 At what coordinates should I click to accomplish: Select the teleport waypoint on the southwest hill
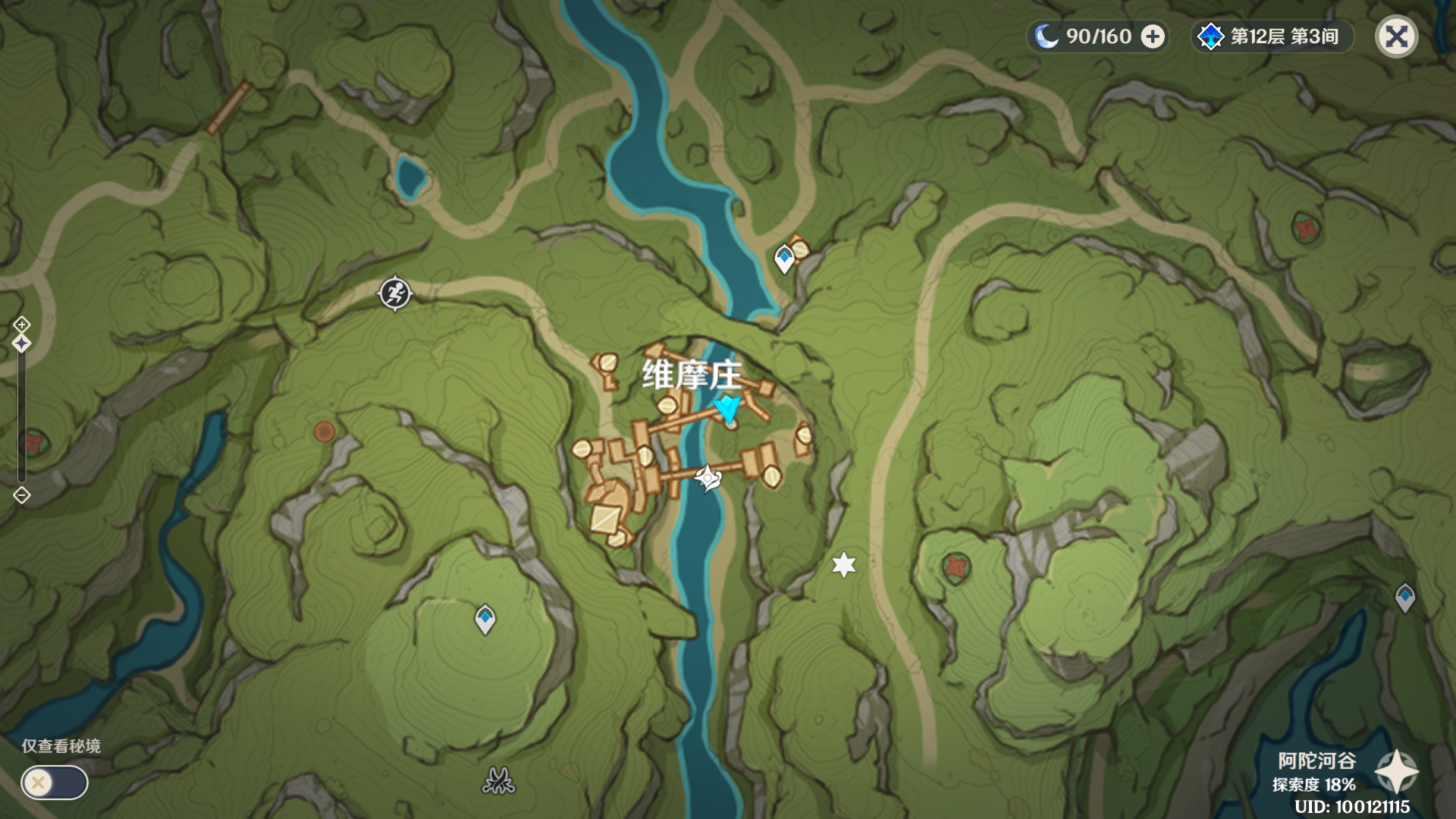(x=485, y=619)
